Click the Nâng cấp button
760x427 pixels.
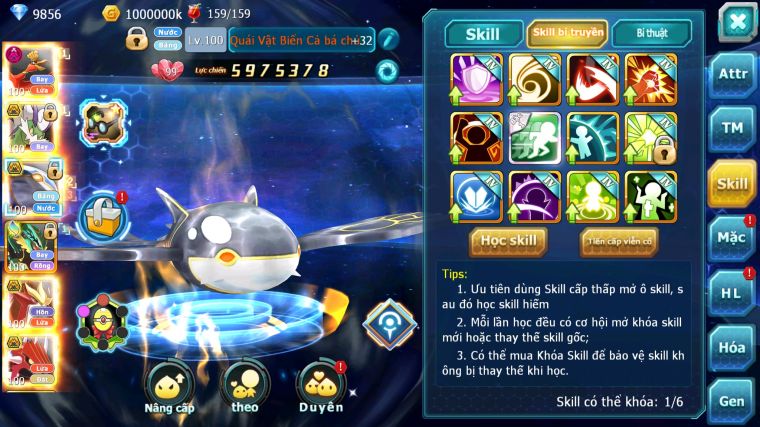click(x=169, y=387)
